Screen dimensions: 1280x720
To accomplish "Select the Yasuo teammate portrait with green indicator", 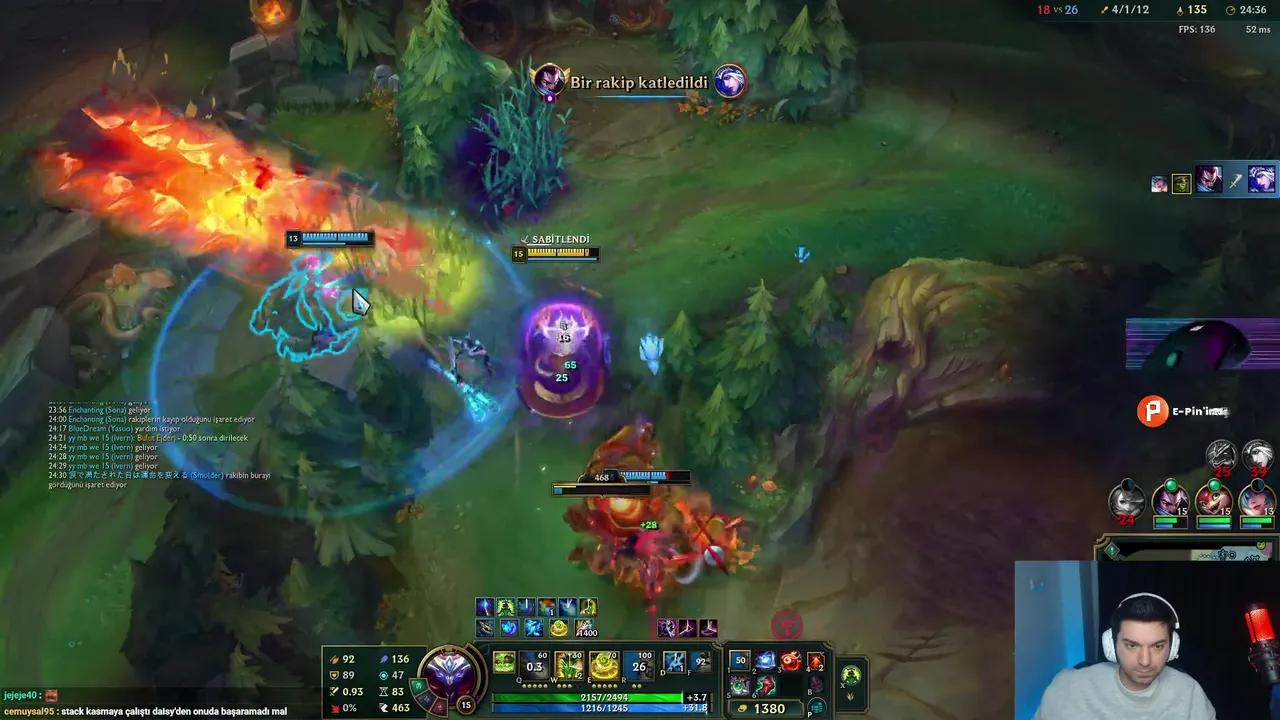I will click(x=1170, y=502).
